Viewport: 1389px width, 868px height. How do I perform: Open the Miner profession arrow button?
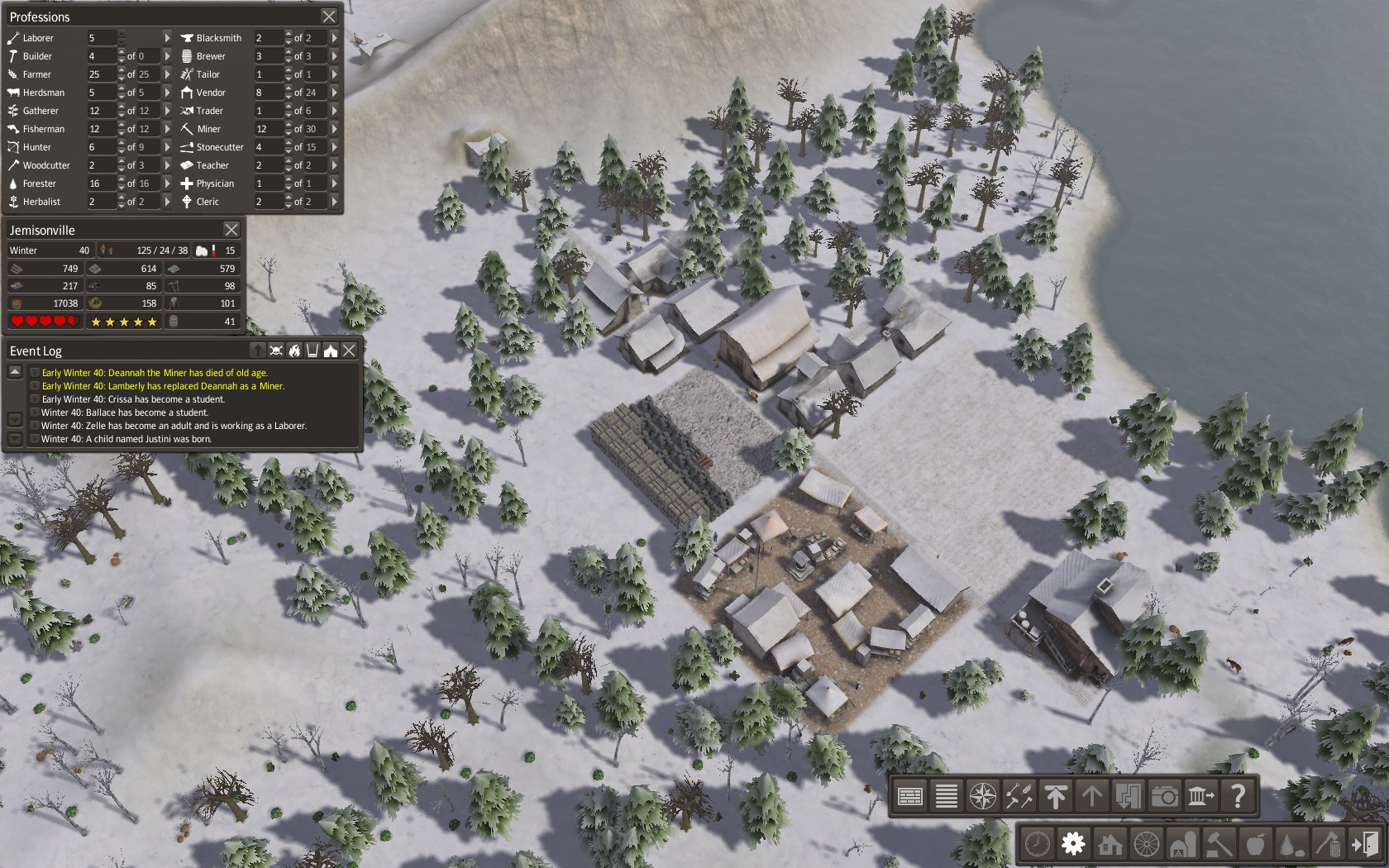coord(334,129)
